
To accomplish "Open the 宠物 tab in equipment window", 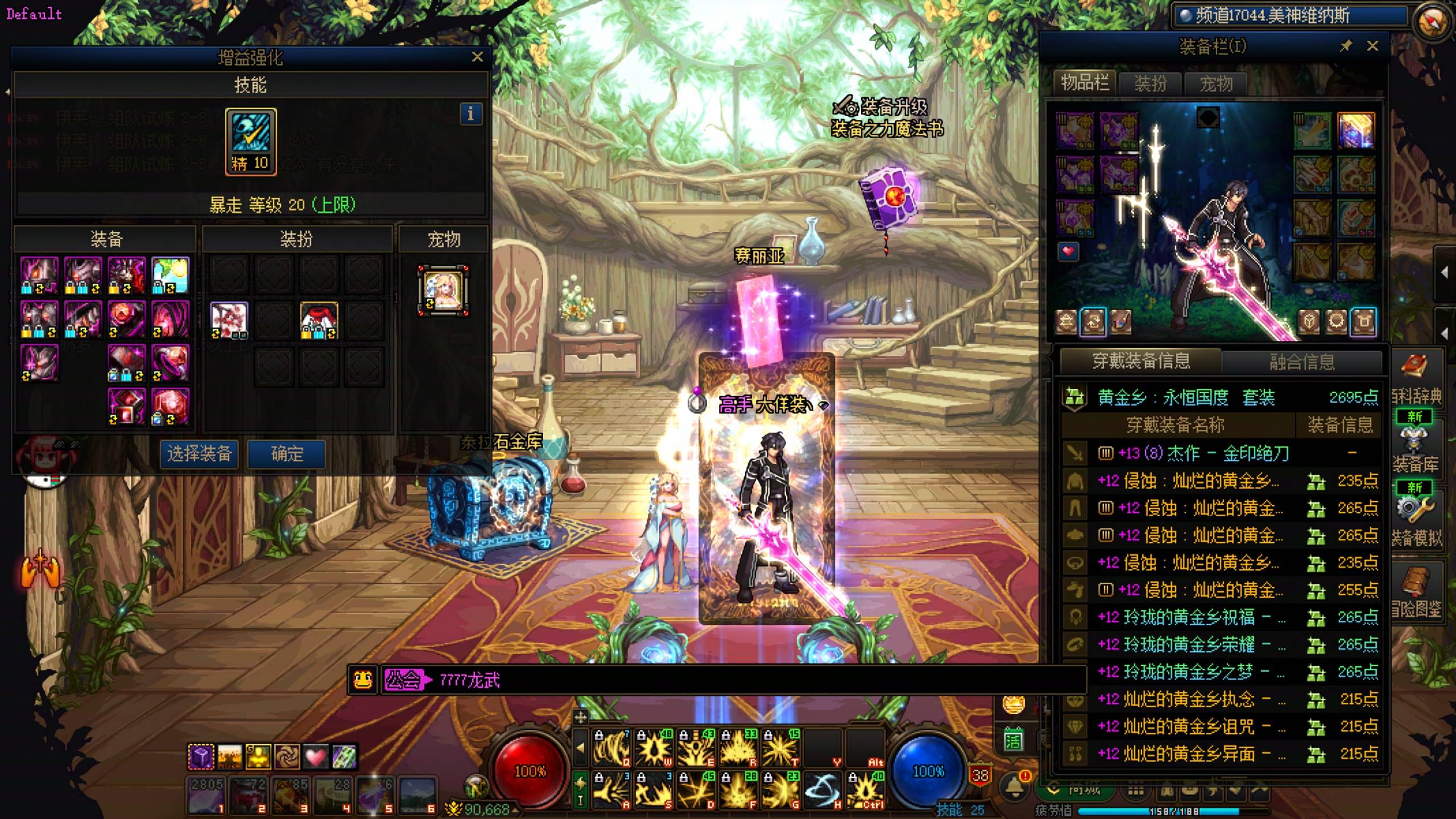I will (x=1216, y=84).
